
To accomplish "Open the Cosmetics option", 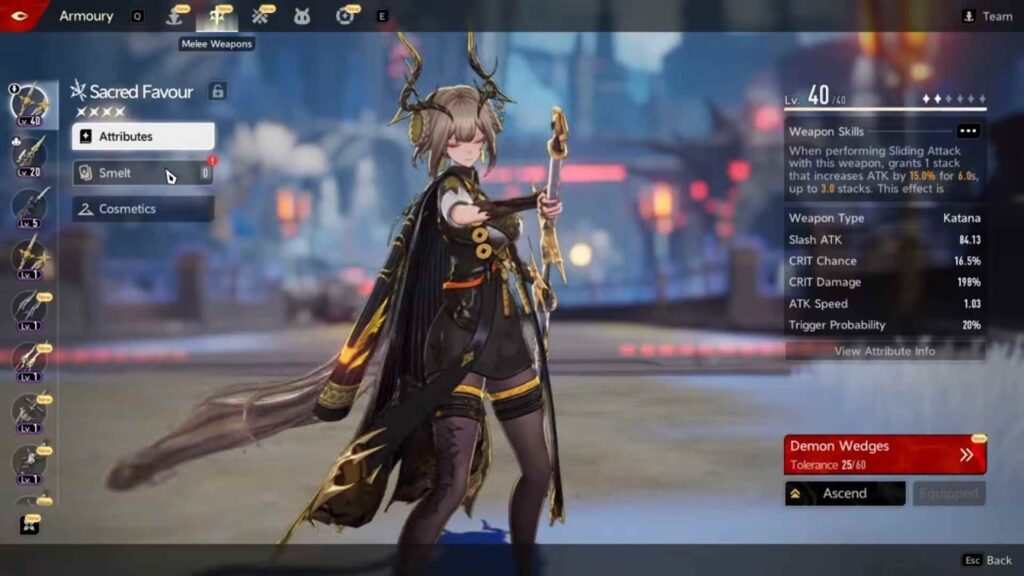I will pos(142,209).
